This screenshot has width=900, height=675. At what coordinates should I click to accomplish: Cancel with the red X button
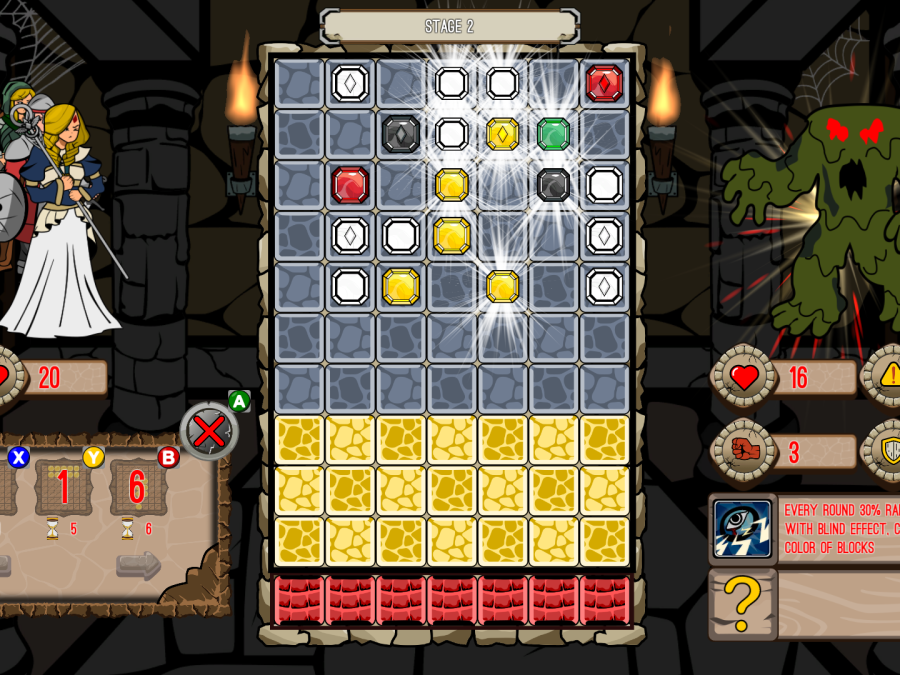click(208, 432)
